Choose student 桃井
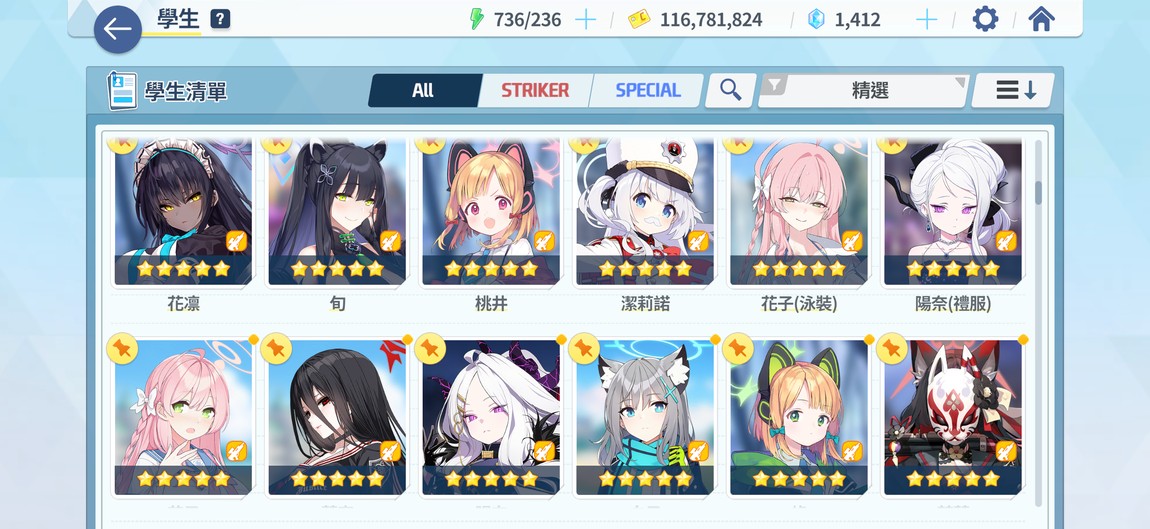This screenshot has width=1150, height=529. pos(491,213)
